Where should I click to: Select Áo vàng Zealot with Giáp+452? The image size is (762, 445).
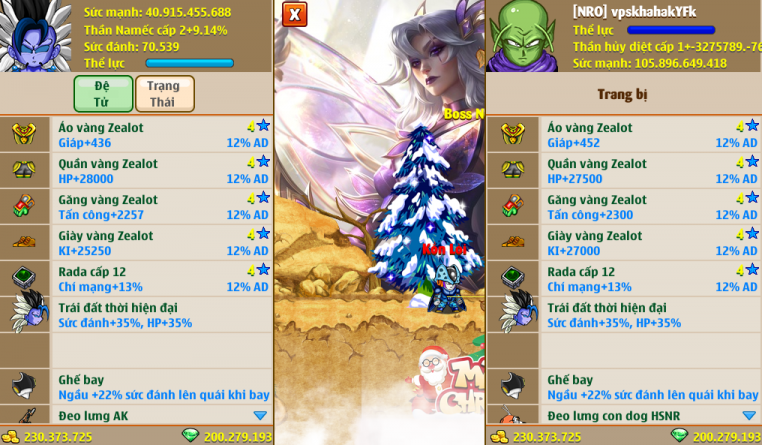click(650, 135)
